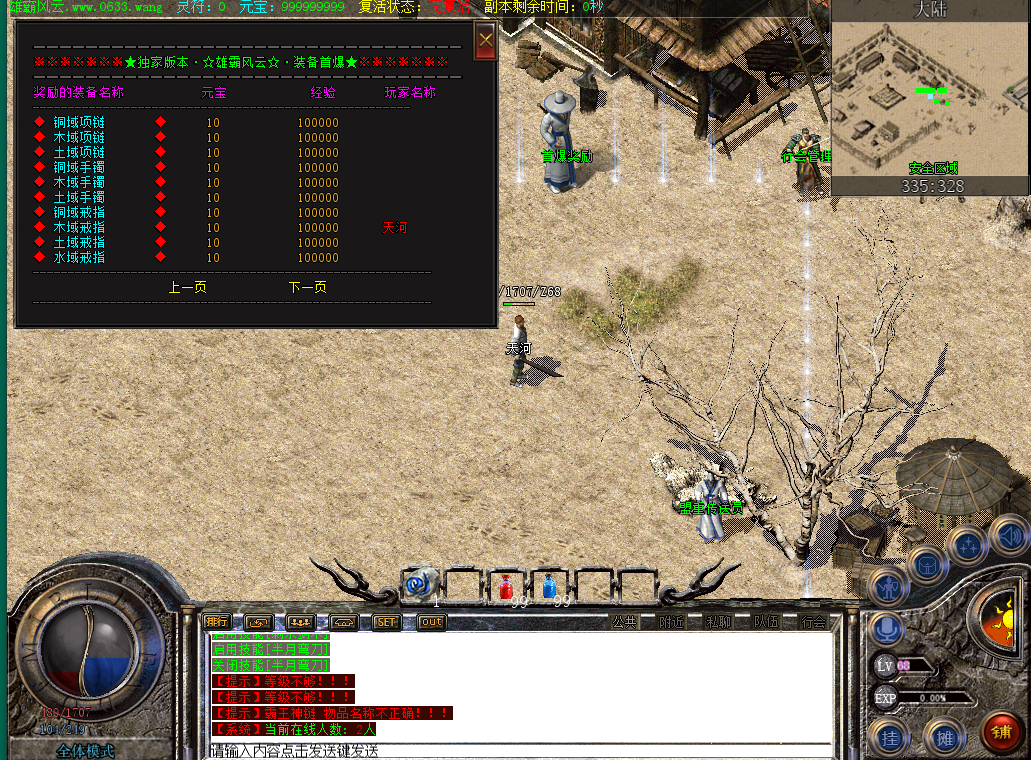Open the ranking (排行) button
The width and height of the screenshot is (1031, 760).
[x=217, y=621]
